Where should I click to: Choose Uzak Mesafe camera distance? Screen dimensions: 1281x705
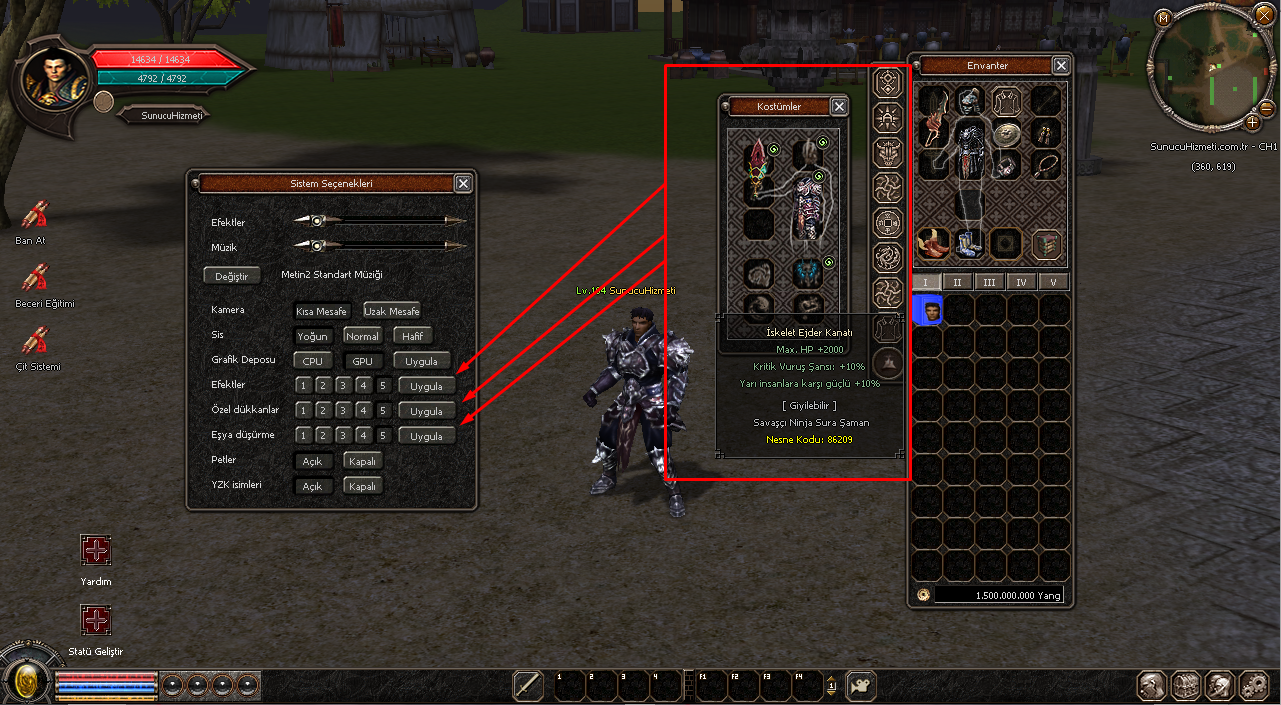pos(392,311)
